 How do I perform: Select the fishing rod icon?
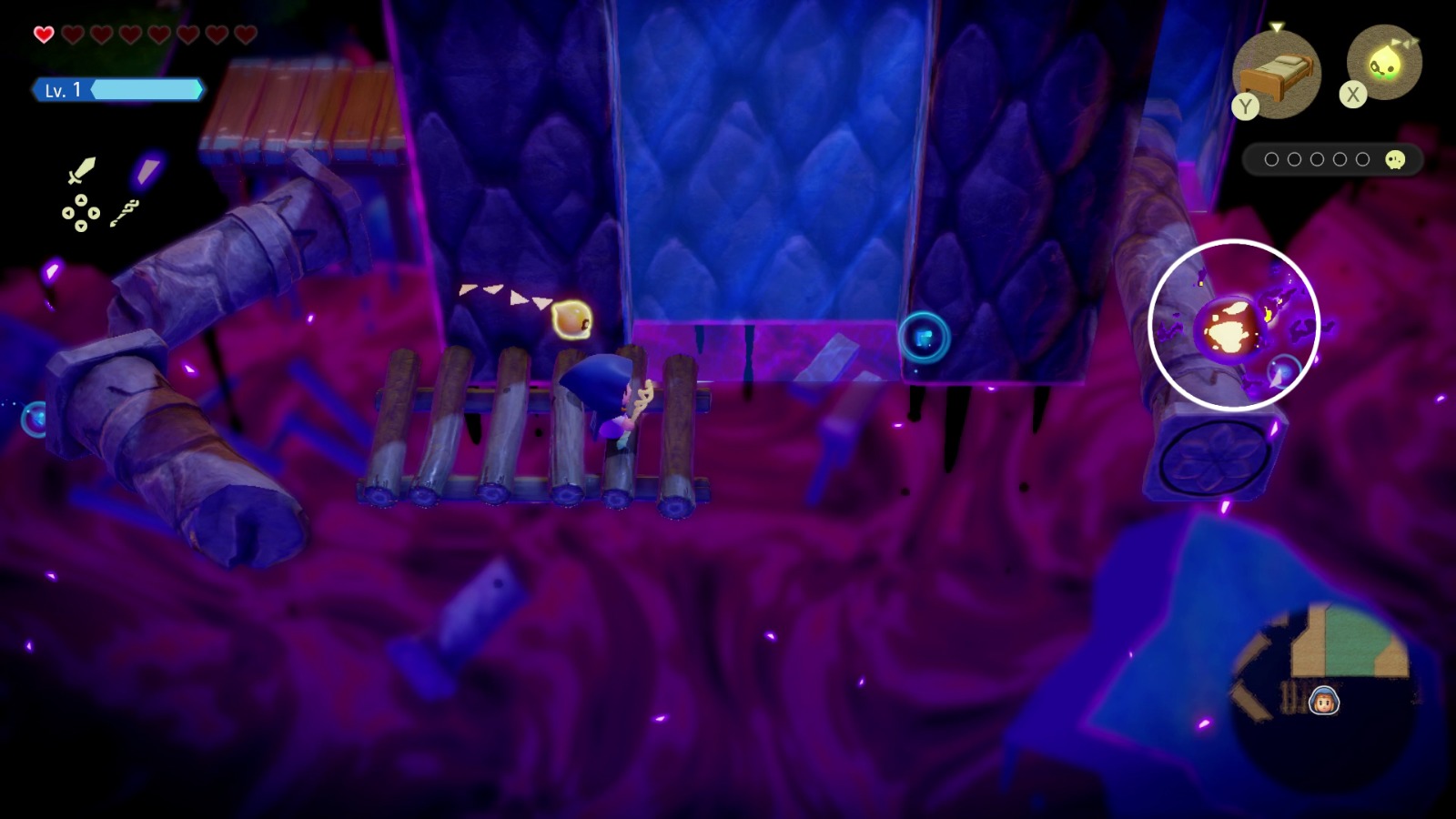pyautogui.click(x=125, y=213)
